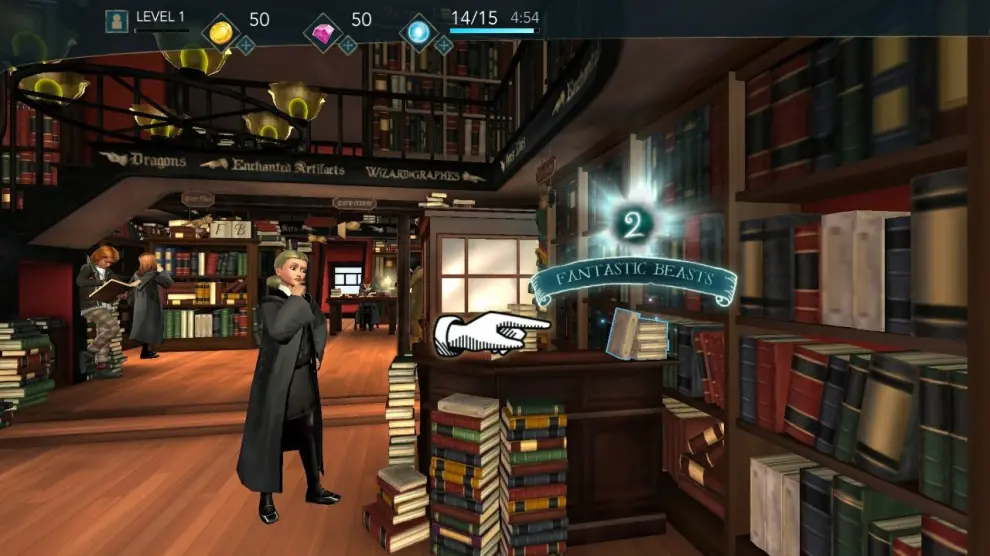Screen dimensions: 990x556
Task: Tap the gold coin currency icon
Action: click(220, 31)
